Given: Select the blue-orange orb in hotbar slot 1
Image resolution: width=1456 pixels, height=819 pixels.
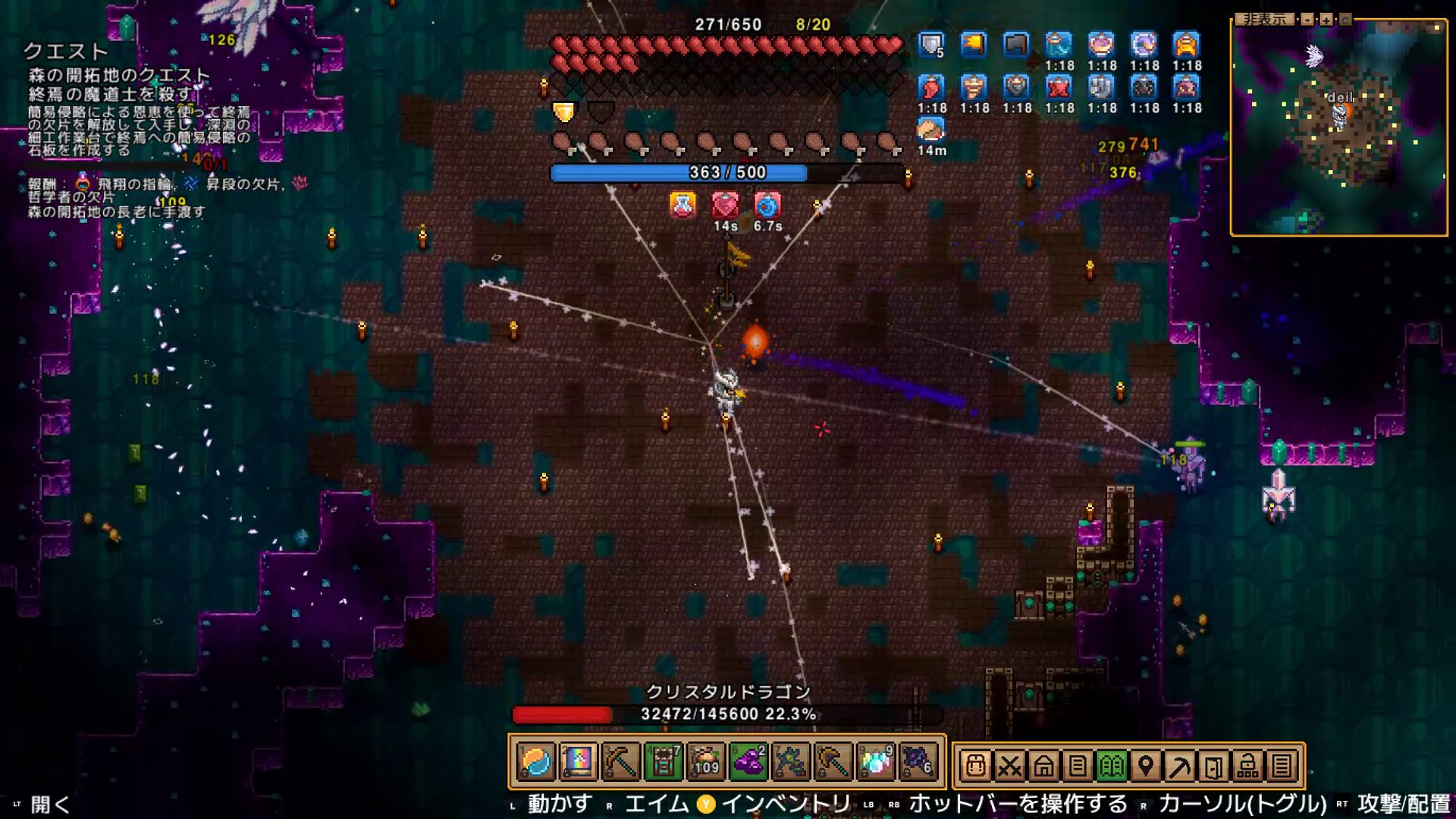Looking at the screenshot, I should (536, 762).
